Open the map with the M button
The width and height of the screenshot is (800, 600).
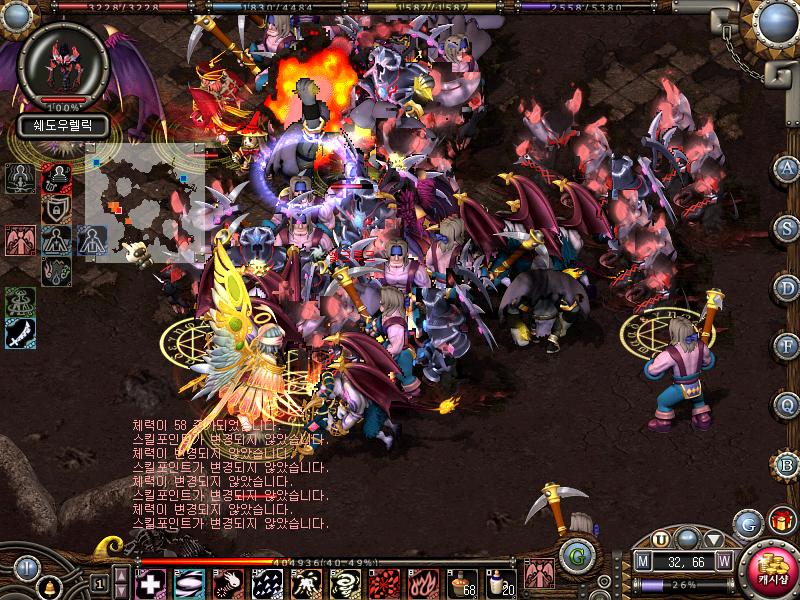click(643, 563)
